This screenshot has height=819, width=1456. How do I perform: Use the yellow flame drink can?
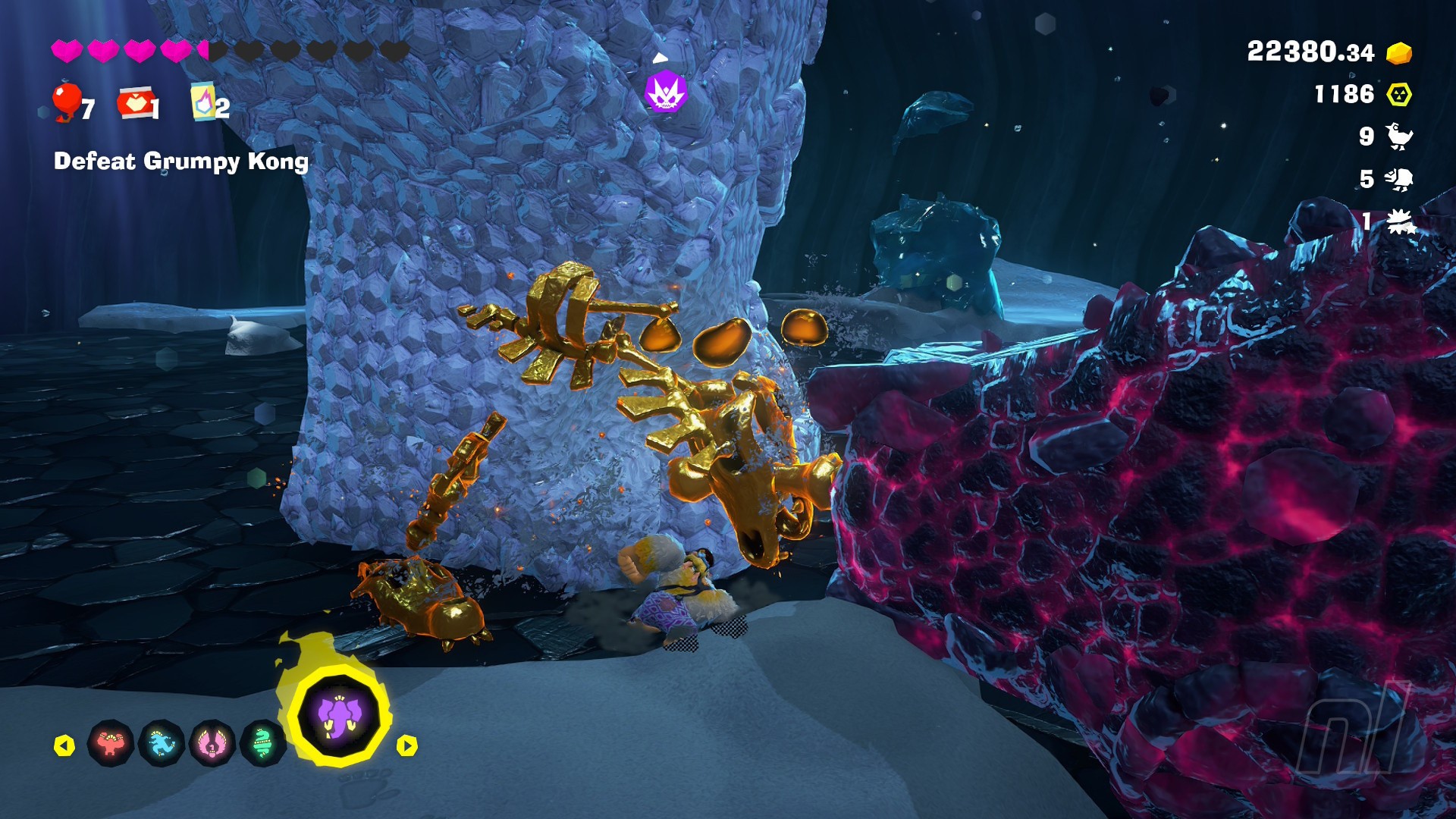202,102
